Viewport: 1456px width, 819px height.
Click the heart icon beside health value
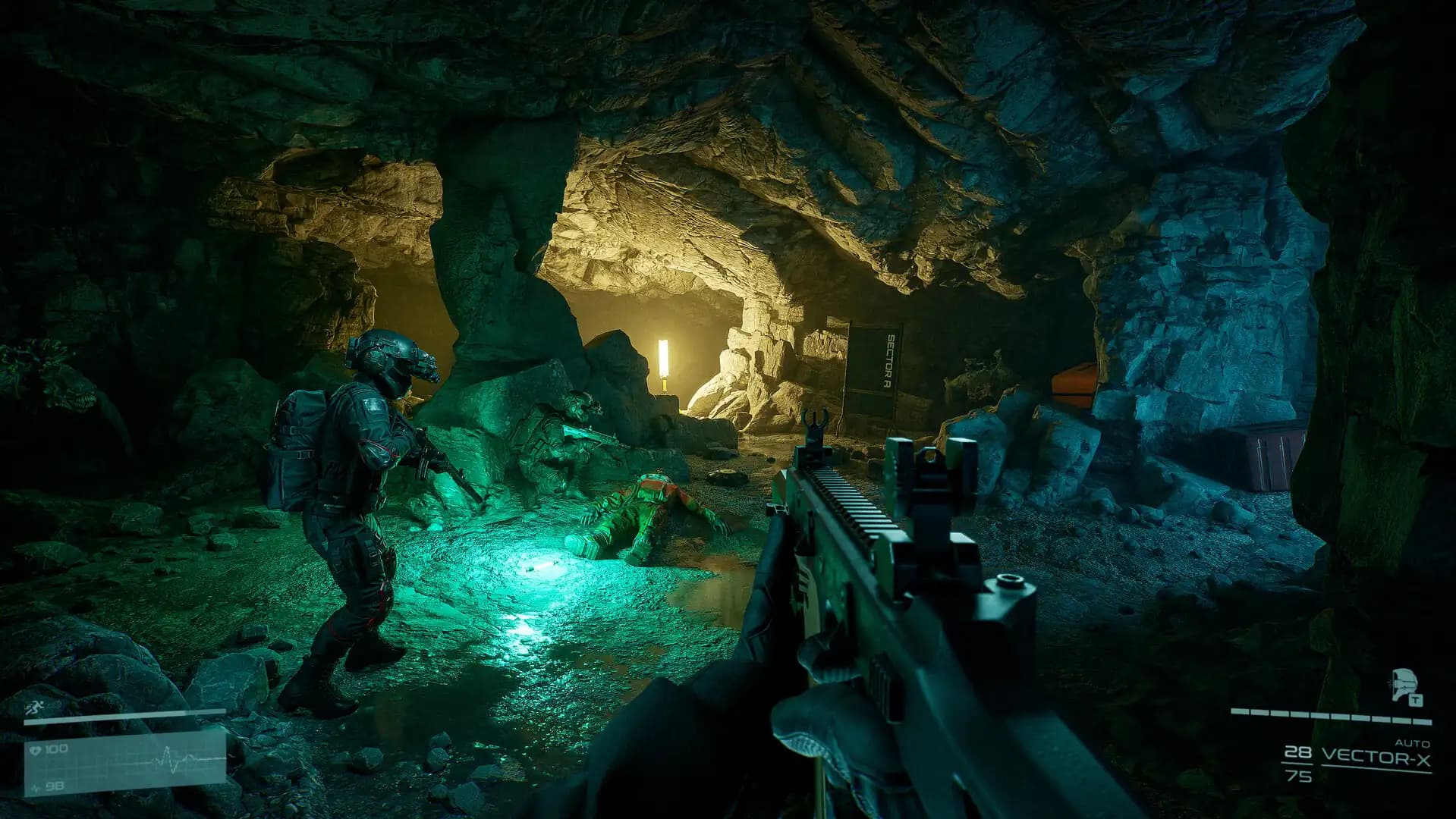36,749
